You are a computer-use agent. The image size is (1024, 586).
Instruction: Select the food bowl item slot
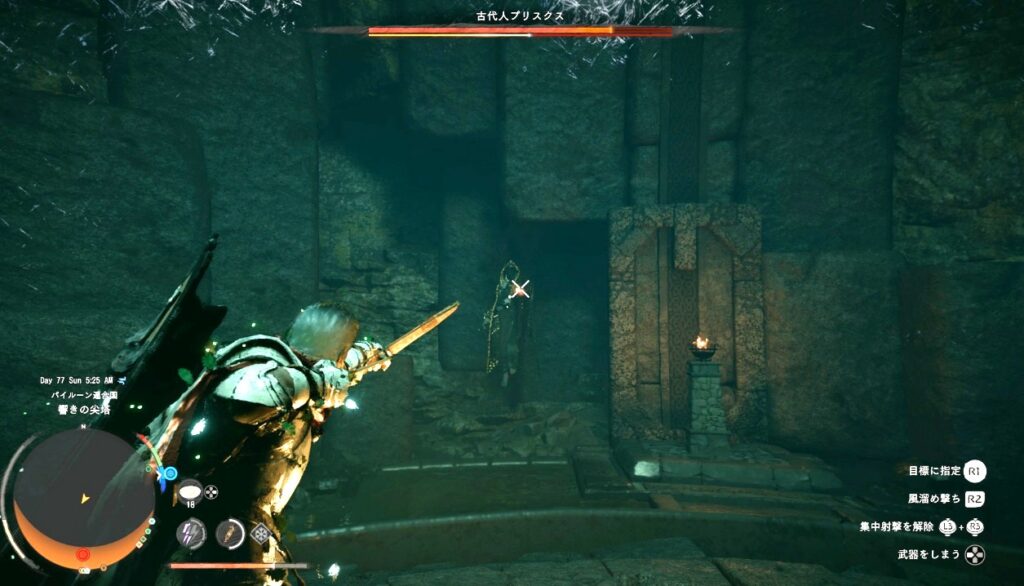(189, 490)
